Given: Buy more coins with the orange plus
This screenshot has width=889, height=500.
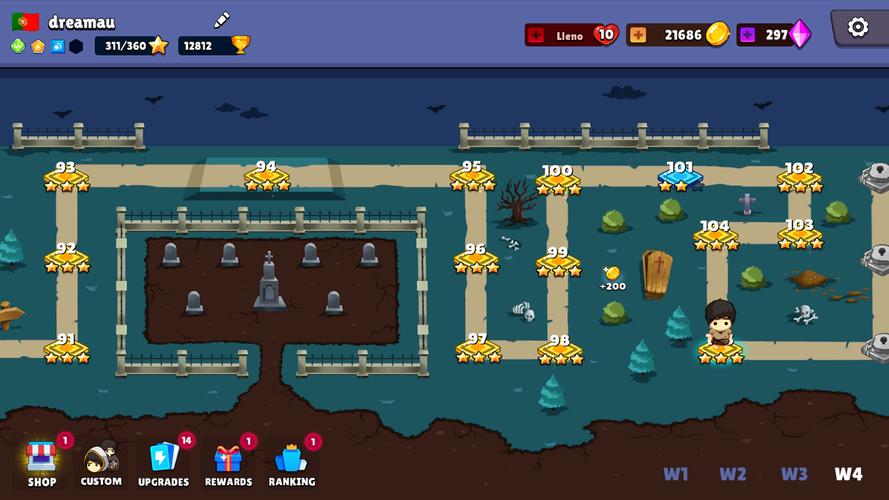Looking at the screenshot, I should (637, 35).
